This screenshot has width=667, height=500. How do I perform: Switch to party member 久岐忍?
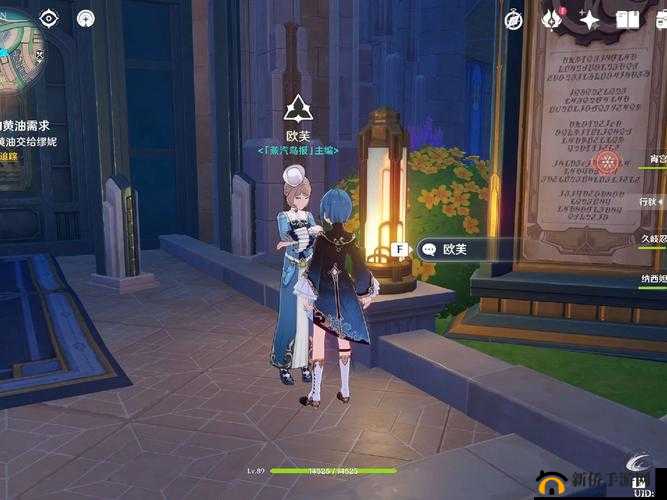click(650, 240)
